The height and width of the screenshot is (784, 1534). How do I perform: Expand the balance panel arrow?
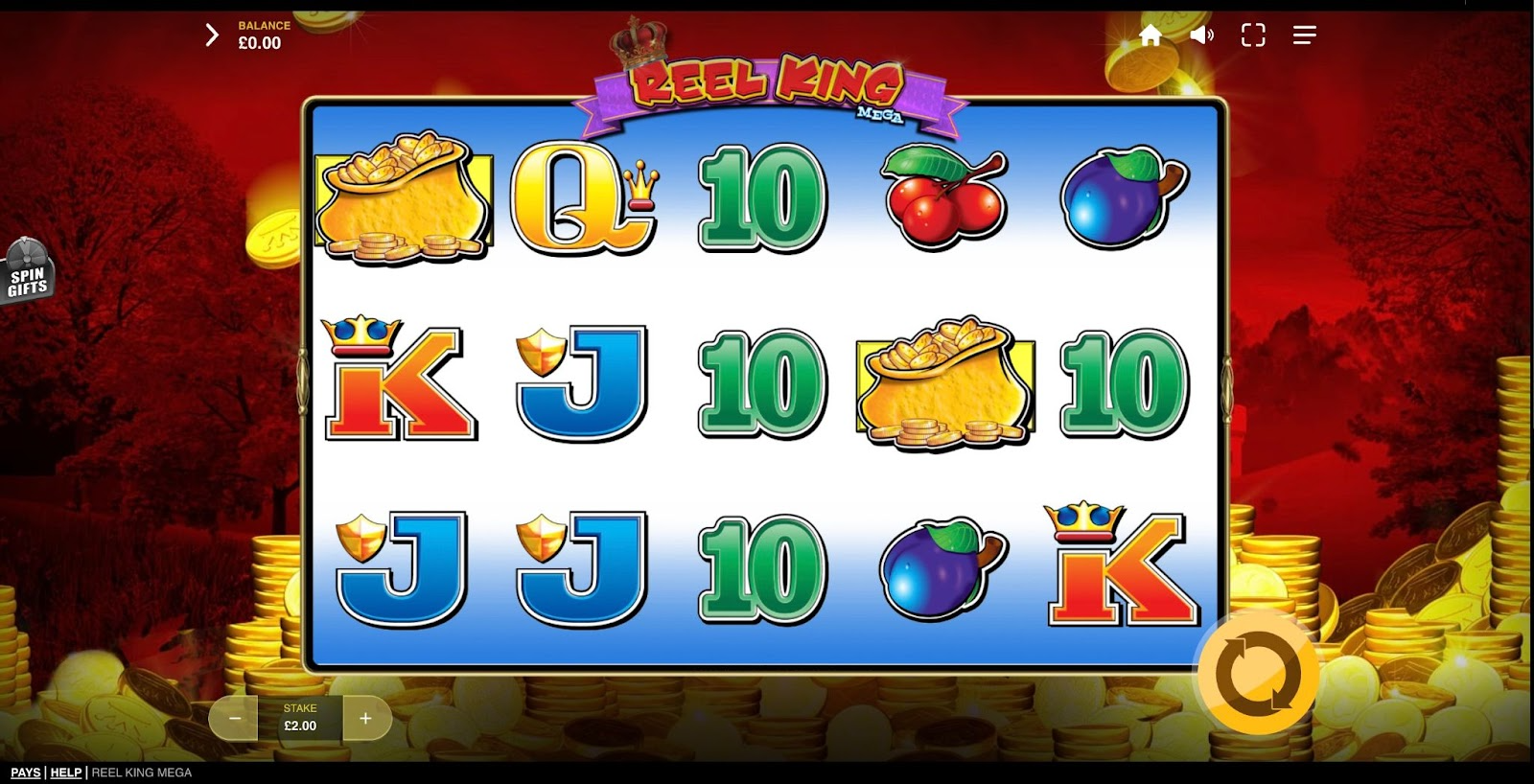pos(212,35)
